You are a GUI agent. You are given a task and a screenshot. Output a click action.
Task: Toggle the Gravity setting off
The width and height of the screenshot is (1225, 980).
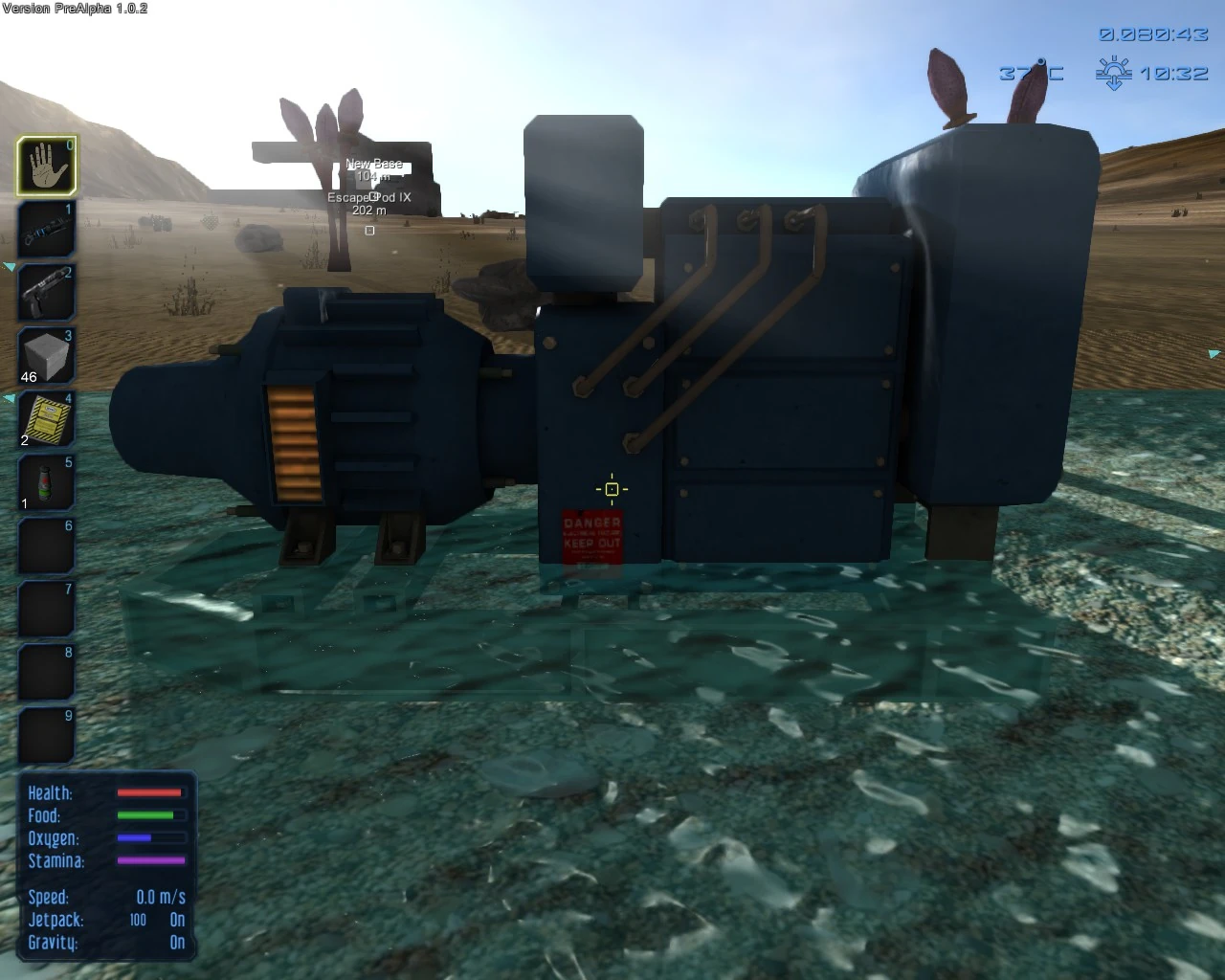pyautogui.click(x=176, y=943)
